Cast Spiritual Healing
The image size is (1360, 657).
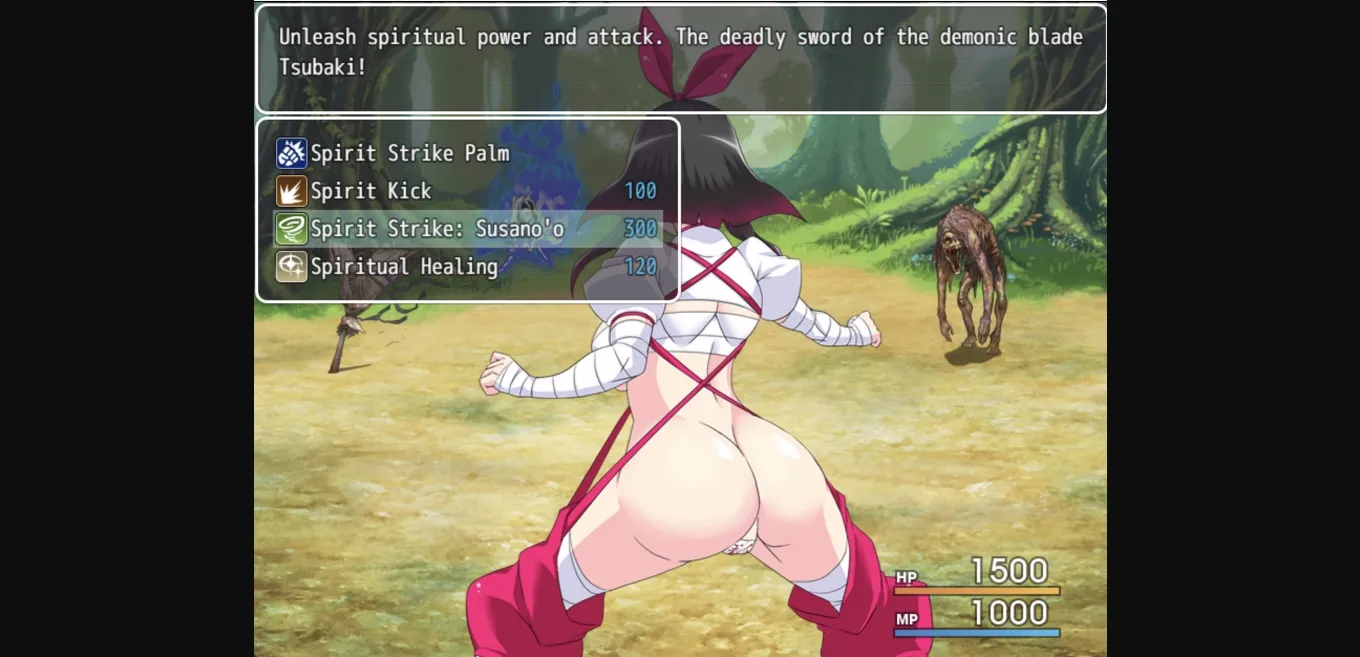click(404, 267)
